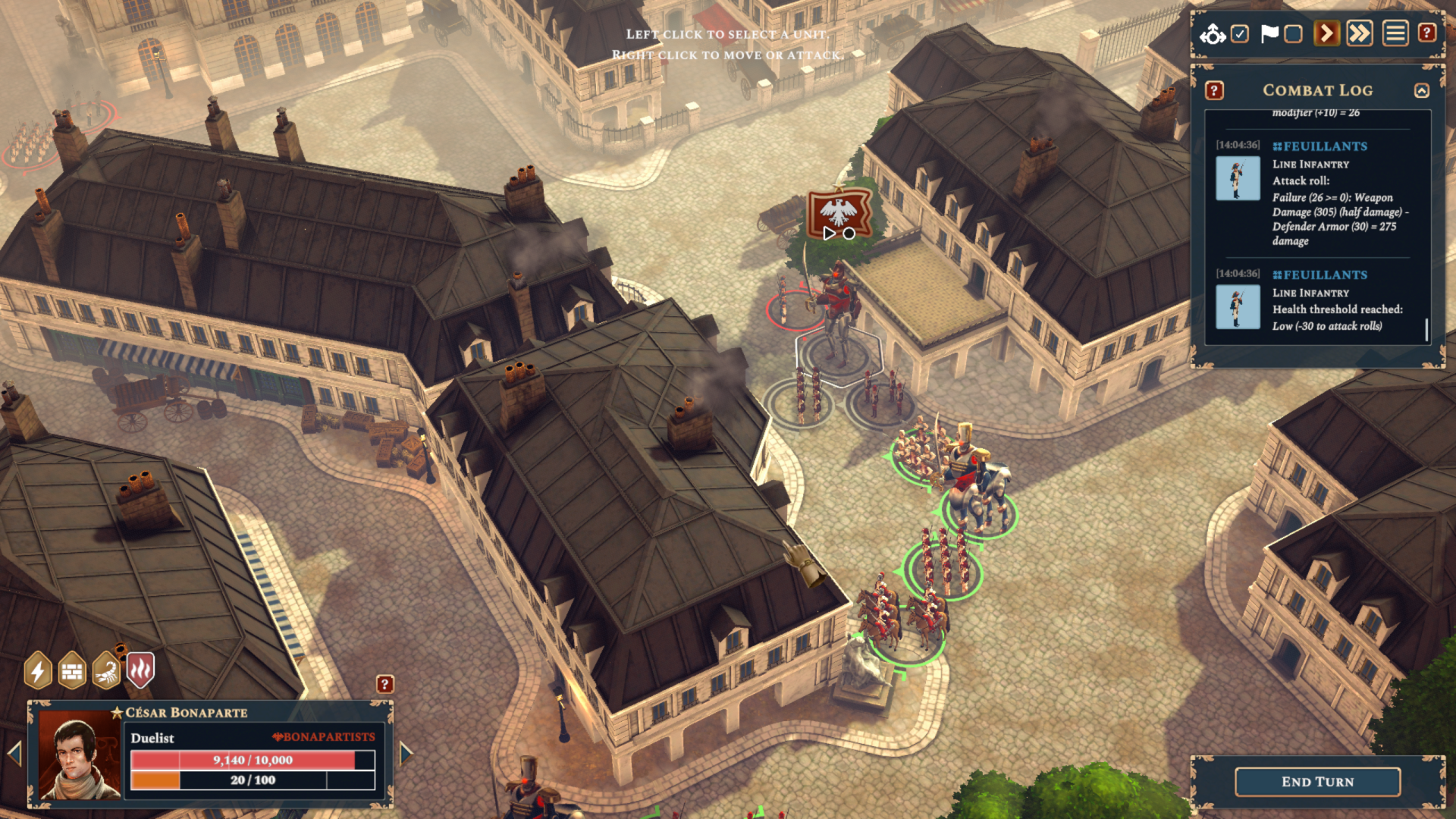Cycle to the next unit with right arrow
Viewport: 1456px width, 819px height.
click(x=406, y=753)
